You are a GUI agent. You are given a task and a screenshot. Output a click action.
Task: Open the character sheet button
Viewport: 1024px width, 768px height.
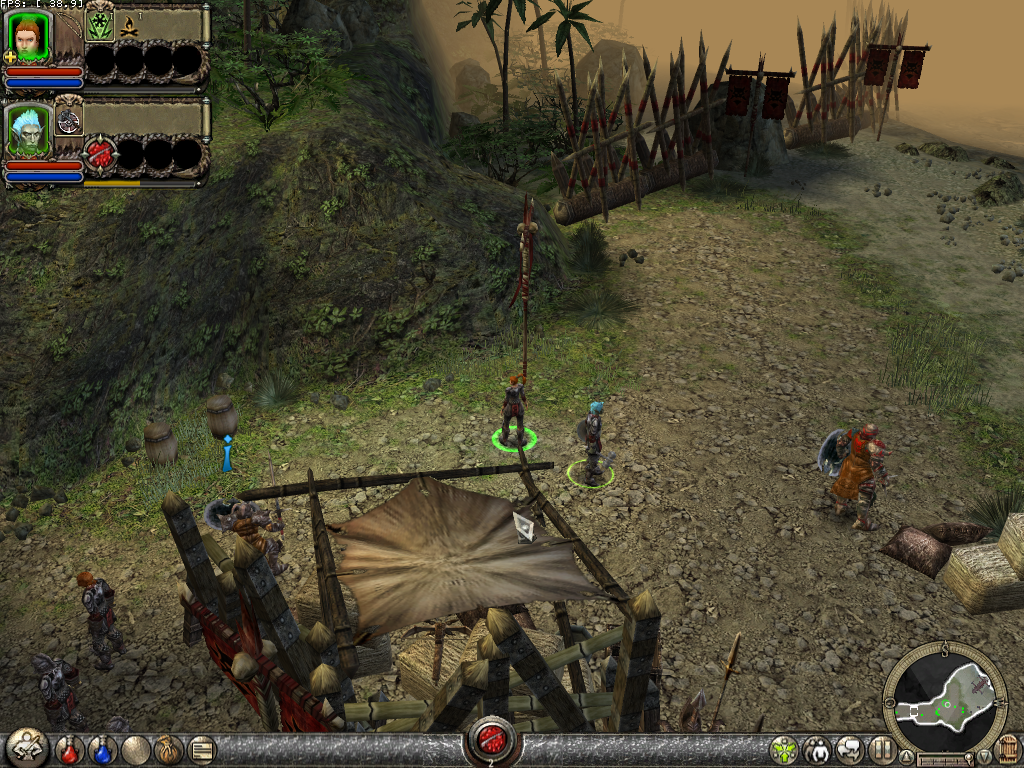pos(27,748)
